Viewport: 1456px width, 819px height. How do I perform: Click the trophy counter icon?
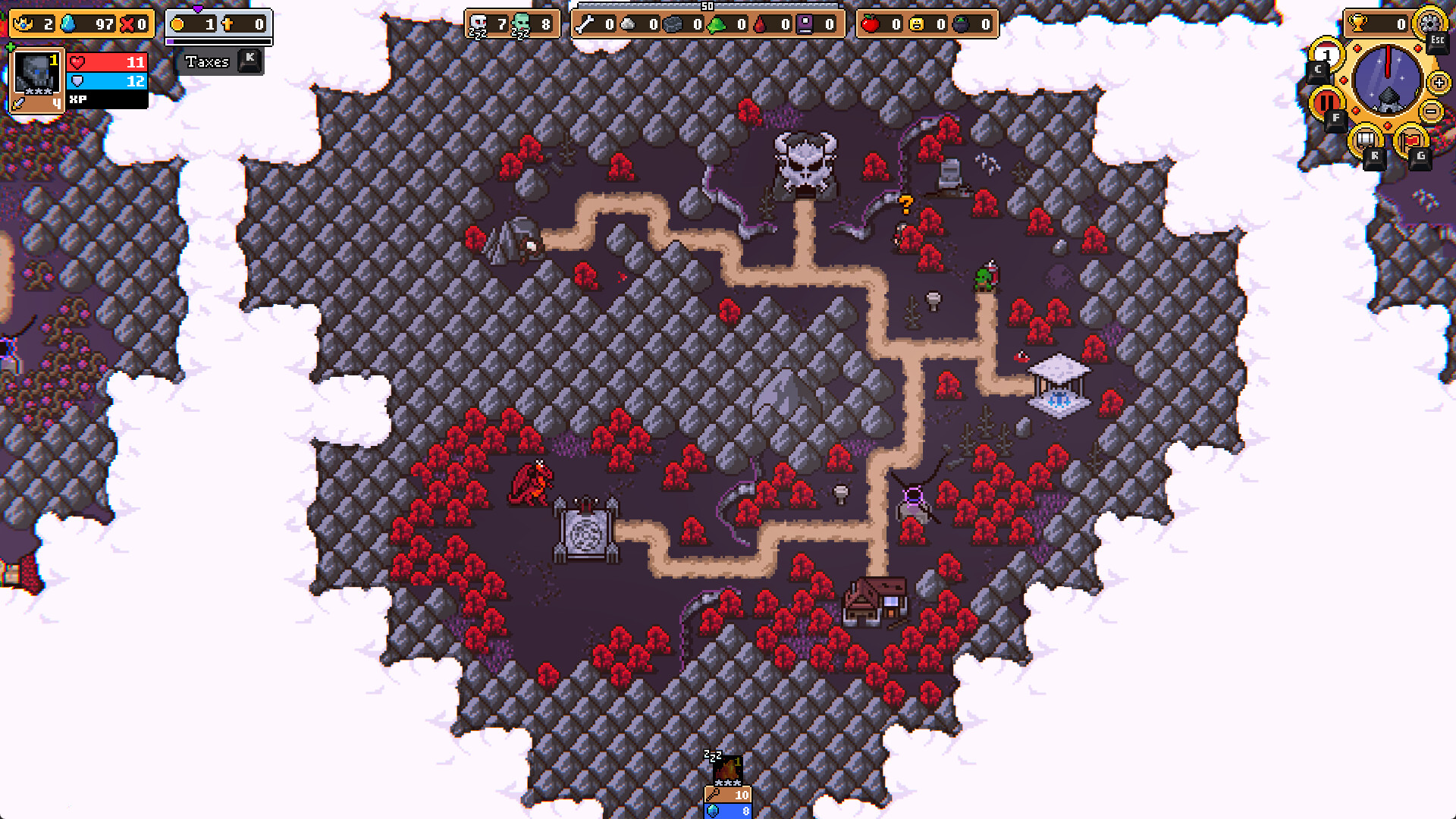click(1357, 23)
